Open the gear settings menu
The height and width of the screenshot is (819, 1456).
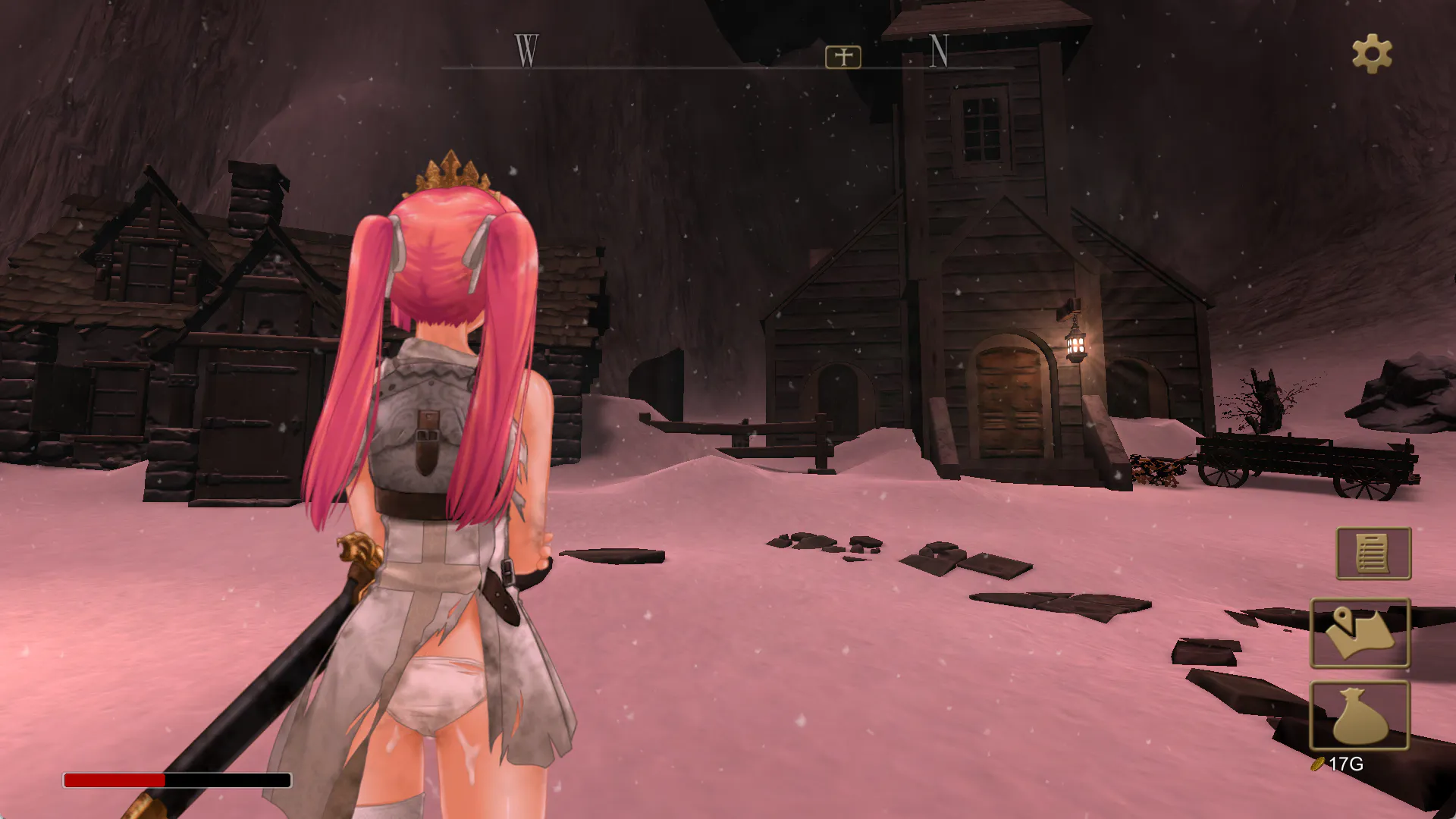(1372, 55)
